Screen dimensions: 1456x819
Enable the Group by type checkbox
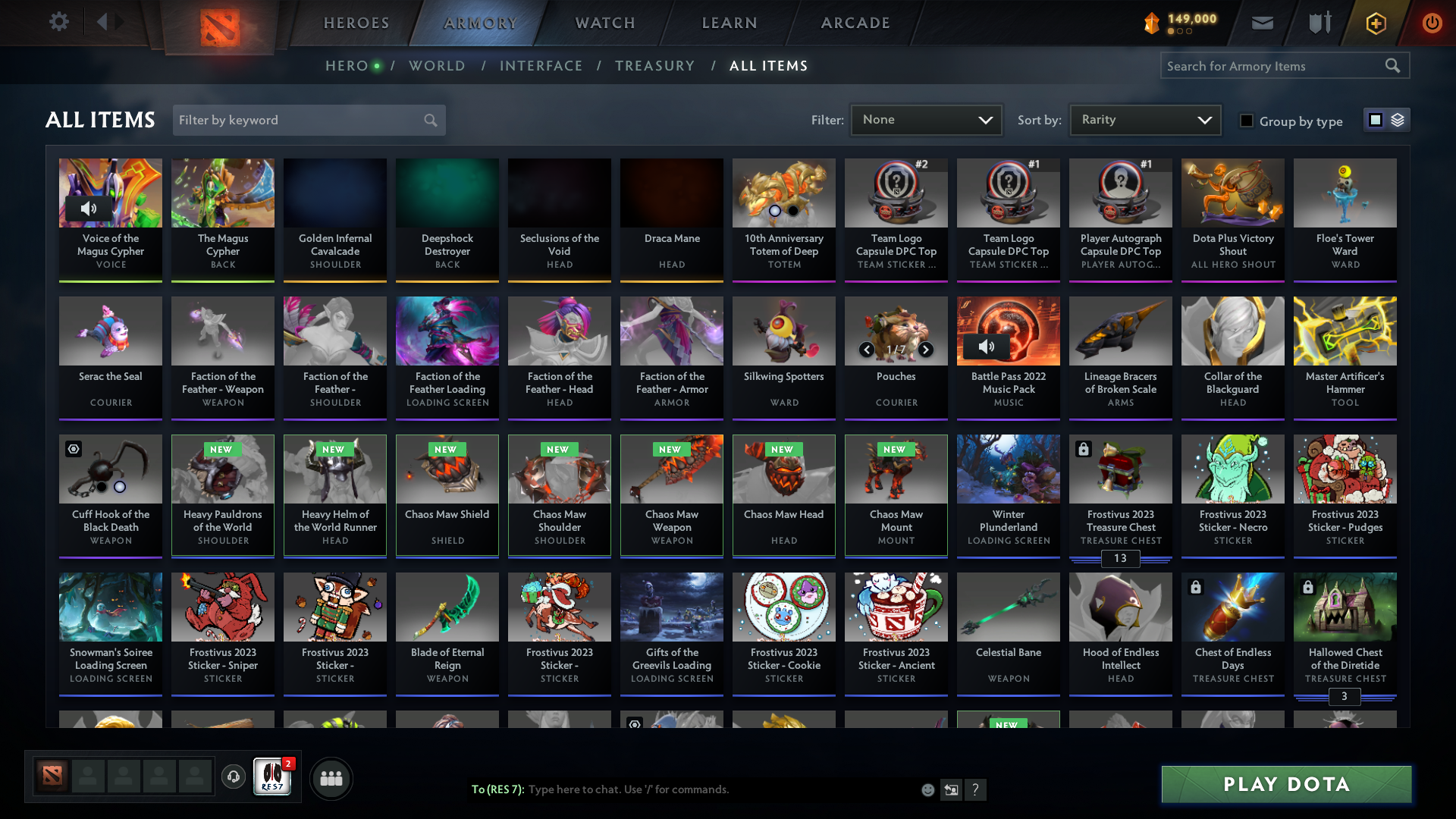click(1246, 121)
